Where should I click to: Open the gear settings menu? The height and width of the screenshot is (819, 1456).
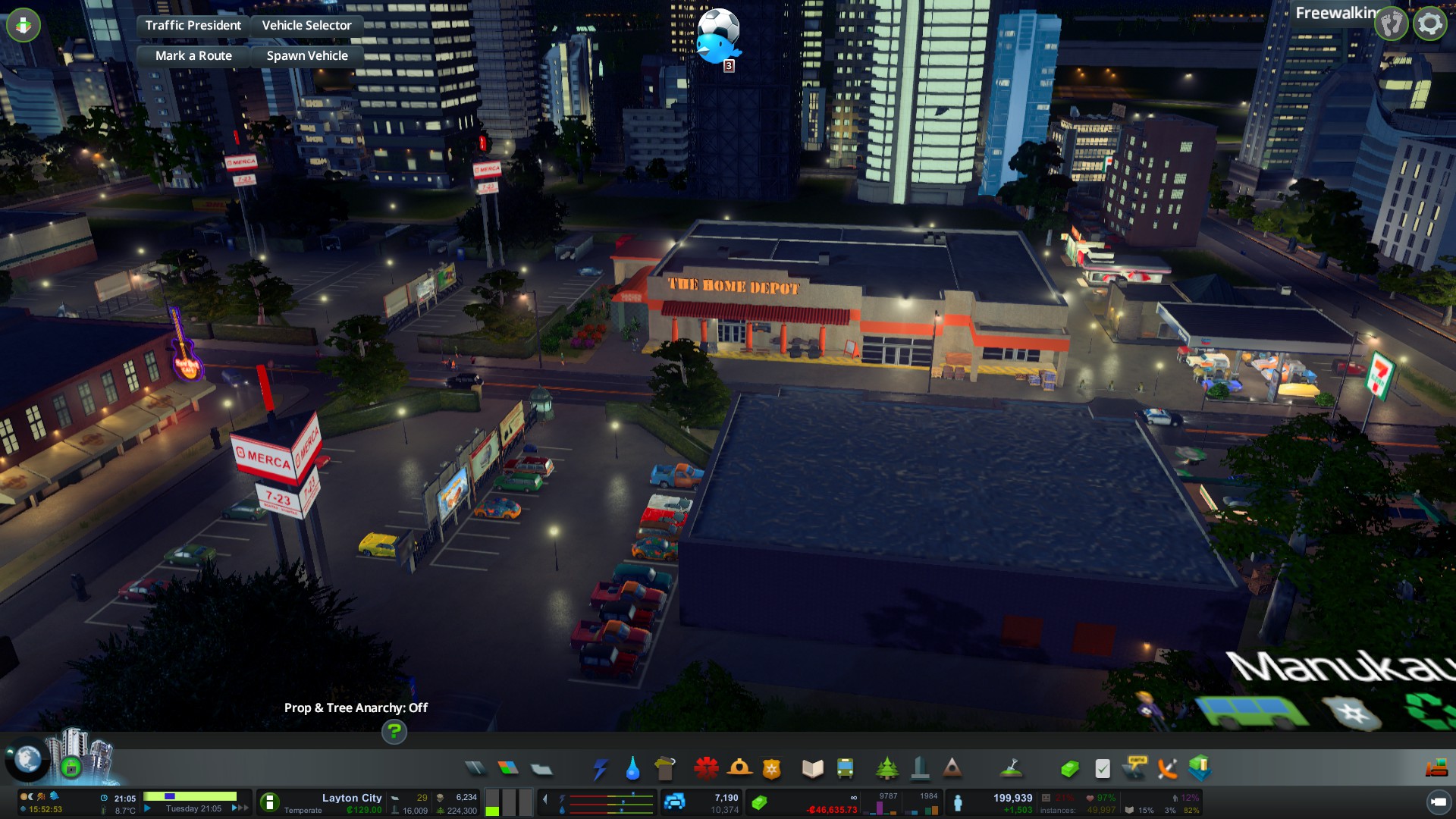1429,24
